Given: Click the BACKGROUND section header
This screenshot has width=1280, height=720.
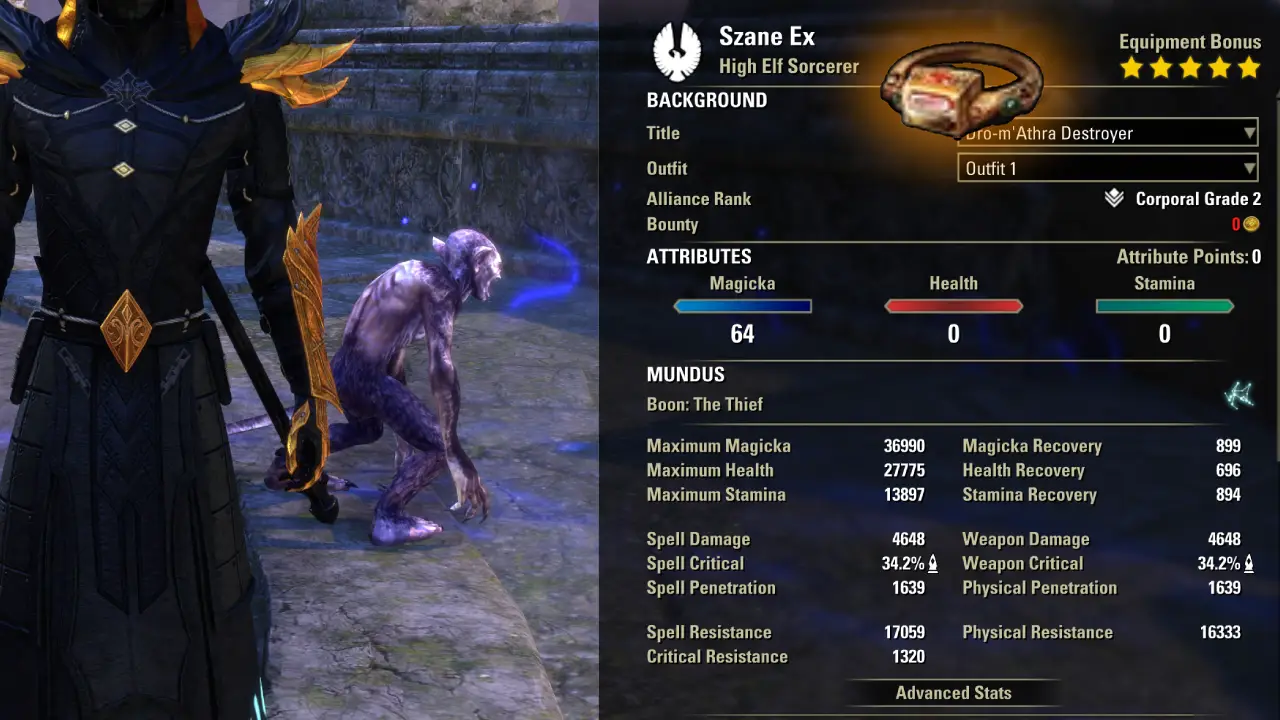Looking at the screenshot, I should tap(707, 100).
